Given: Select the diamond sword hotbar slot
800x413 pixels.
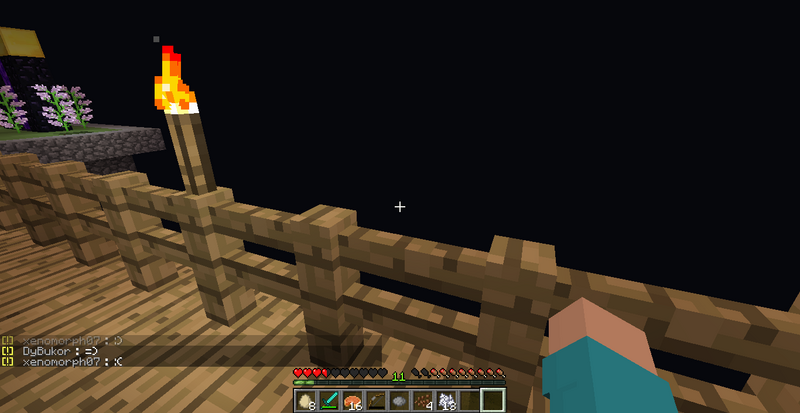Looking at the screenshot, I should [x=329, y=401].
